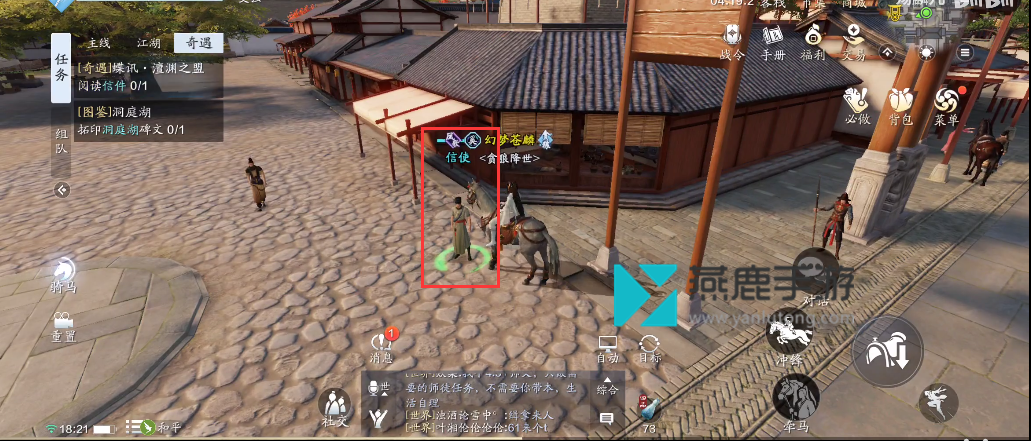
Task: Open the 消息 messages notification
Action: [x=381, y=345]
